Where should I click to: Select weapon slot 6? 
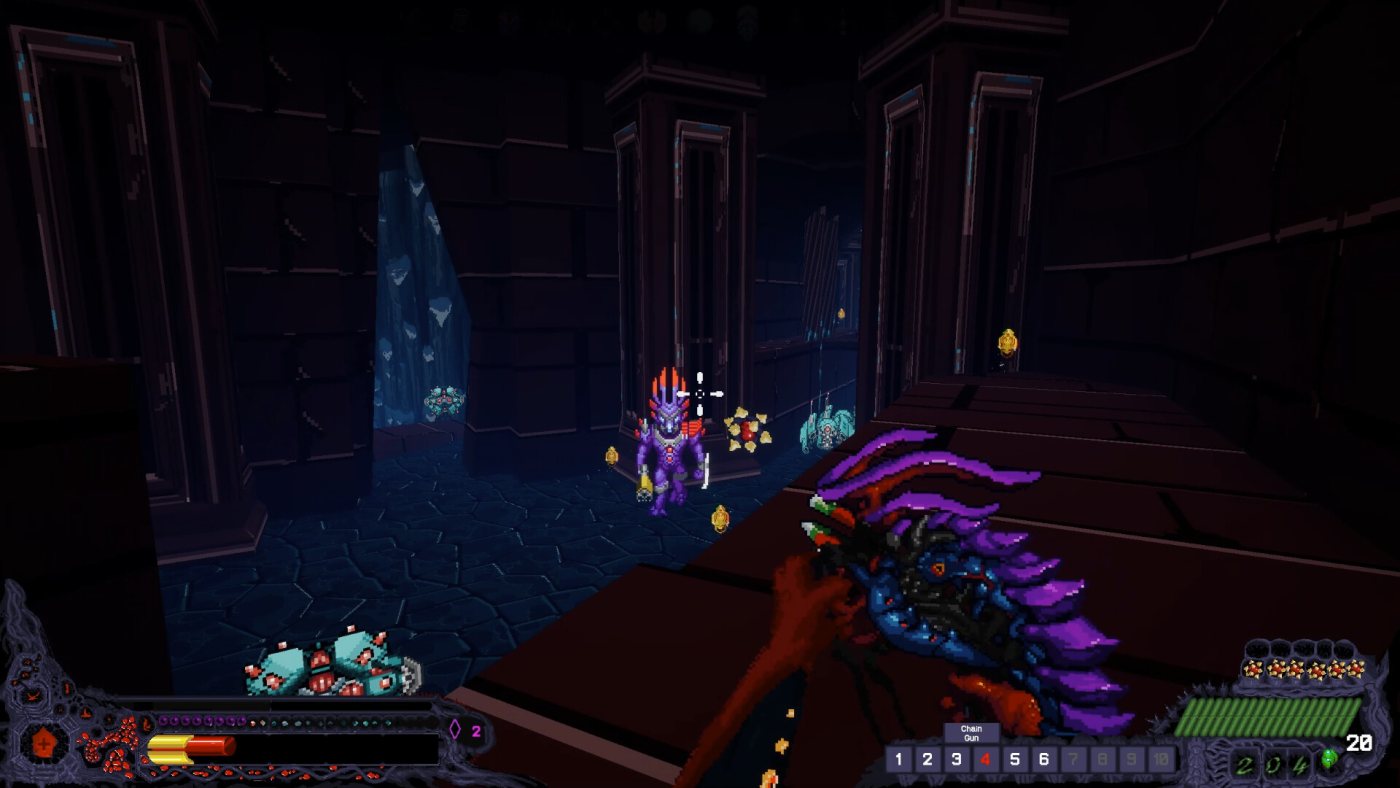(x=1043, y=760)
